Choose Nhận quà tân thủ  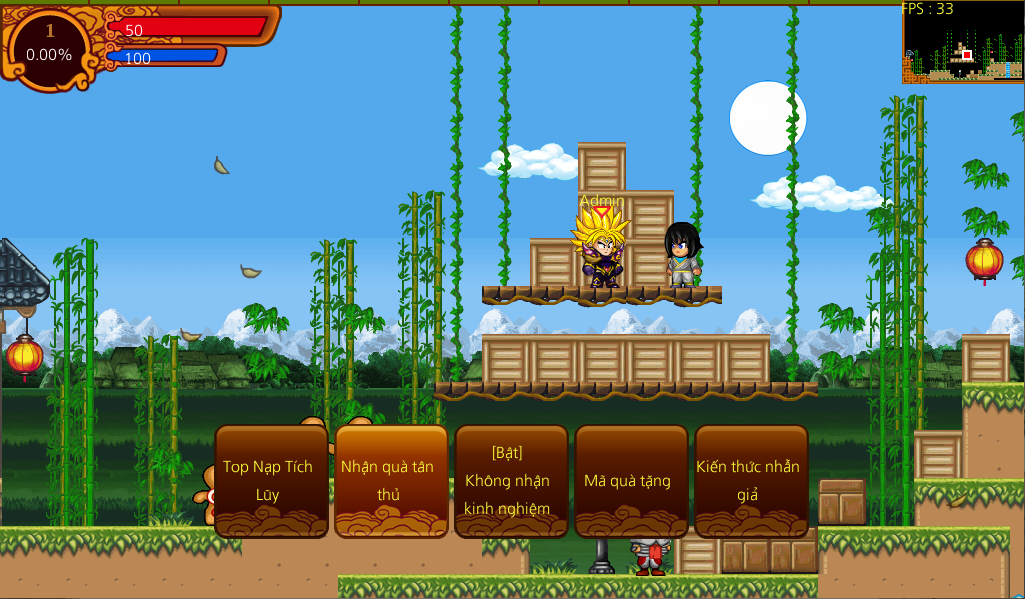tap(391, 481)
